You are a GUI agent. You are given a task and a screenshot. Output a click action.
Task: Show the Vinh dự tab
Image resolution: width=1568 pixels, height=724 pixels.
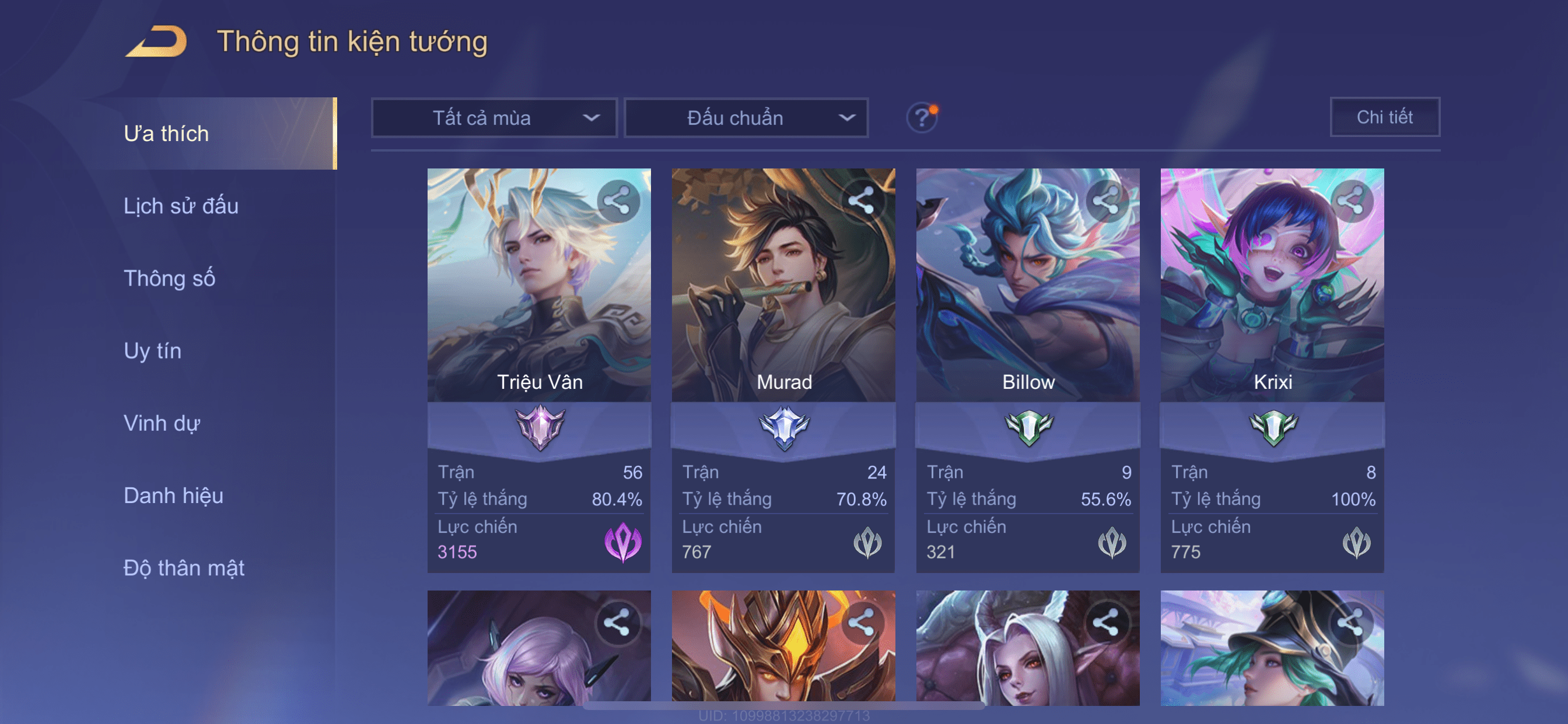point(162,423)
